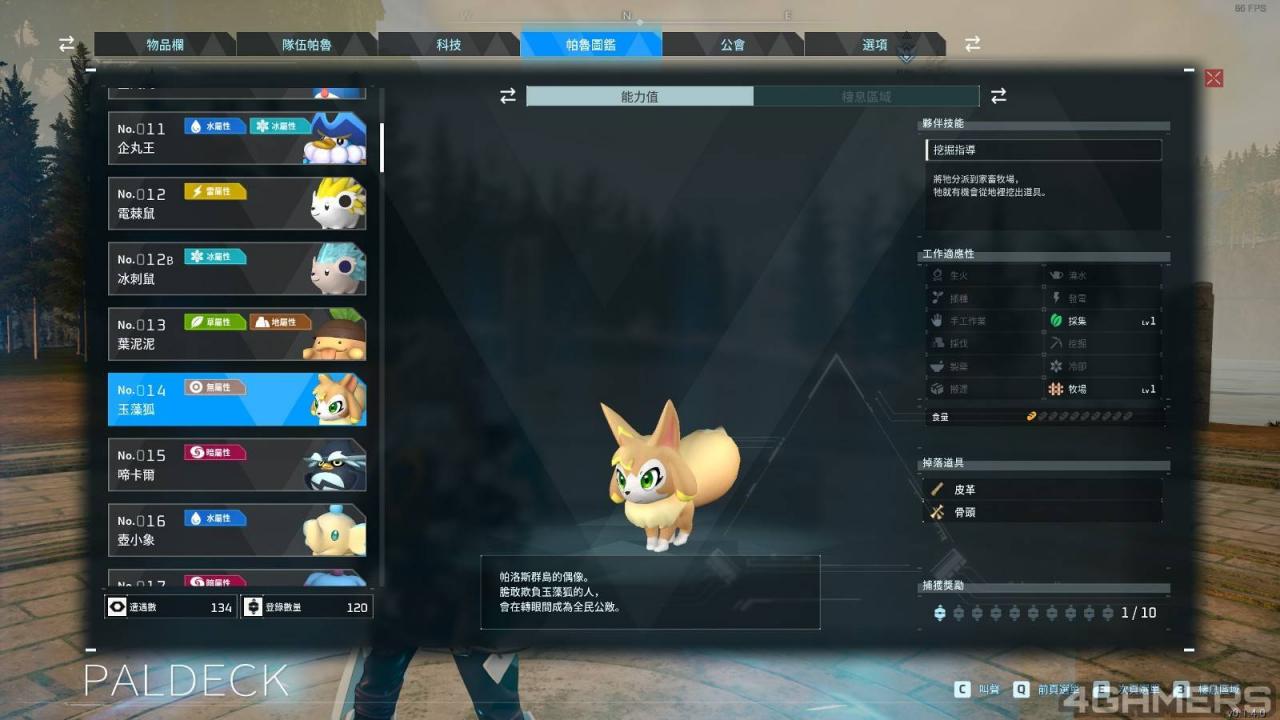
Task: Choose No.015 啼卡爾 in the list
Action: [x=237, y=465]
